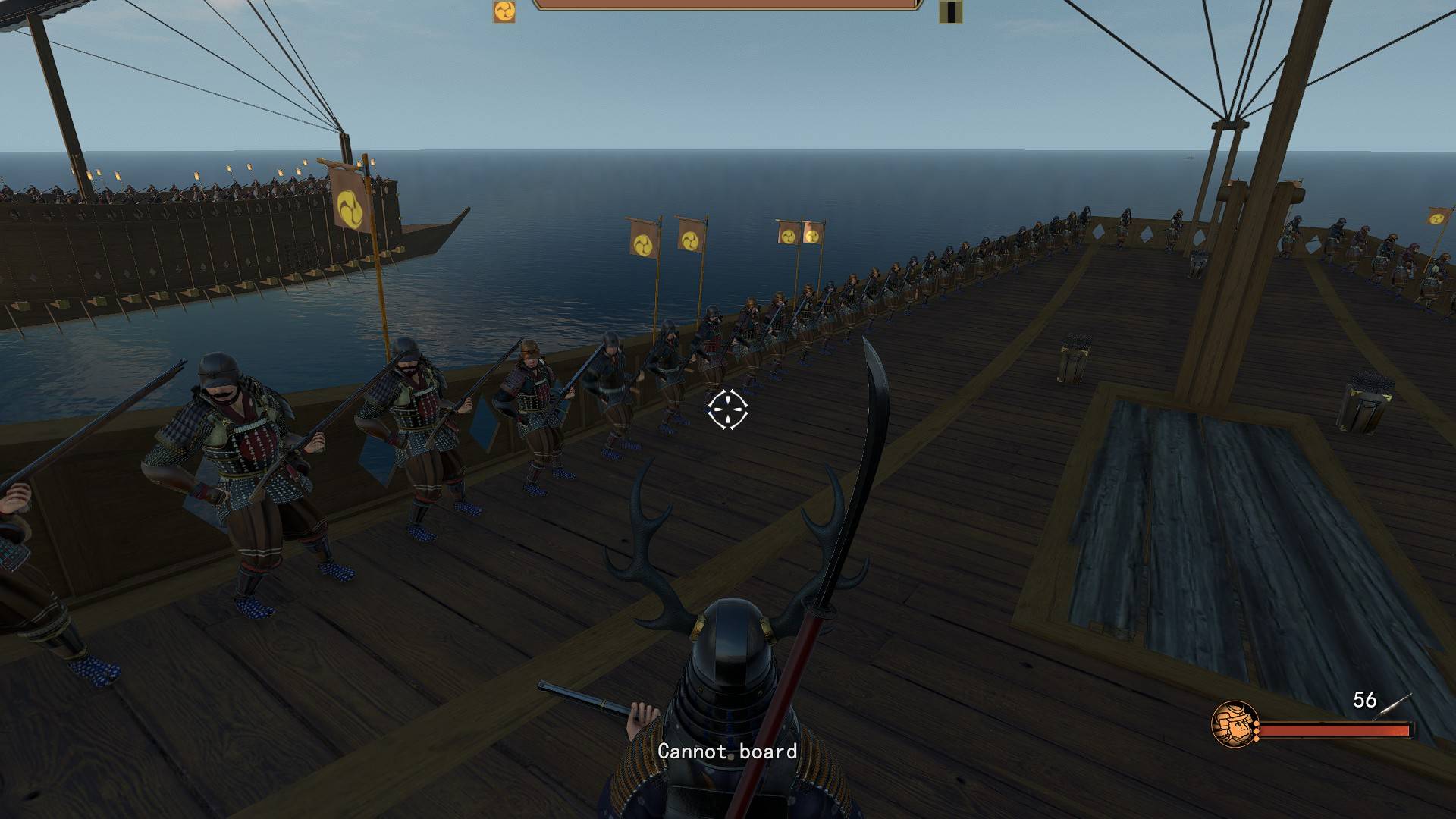Select the dark enemy banner icon
Image resolution: width=1456 pixels, height=819 pixels.
tap(950, 11)
